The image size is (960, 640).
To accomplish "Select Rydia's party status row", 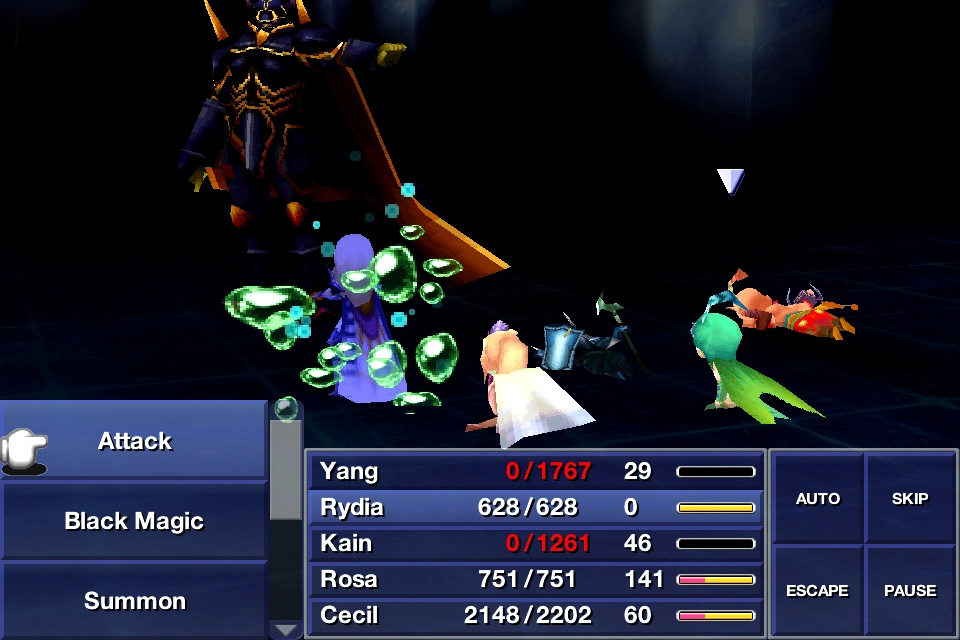I will point(536,507).
